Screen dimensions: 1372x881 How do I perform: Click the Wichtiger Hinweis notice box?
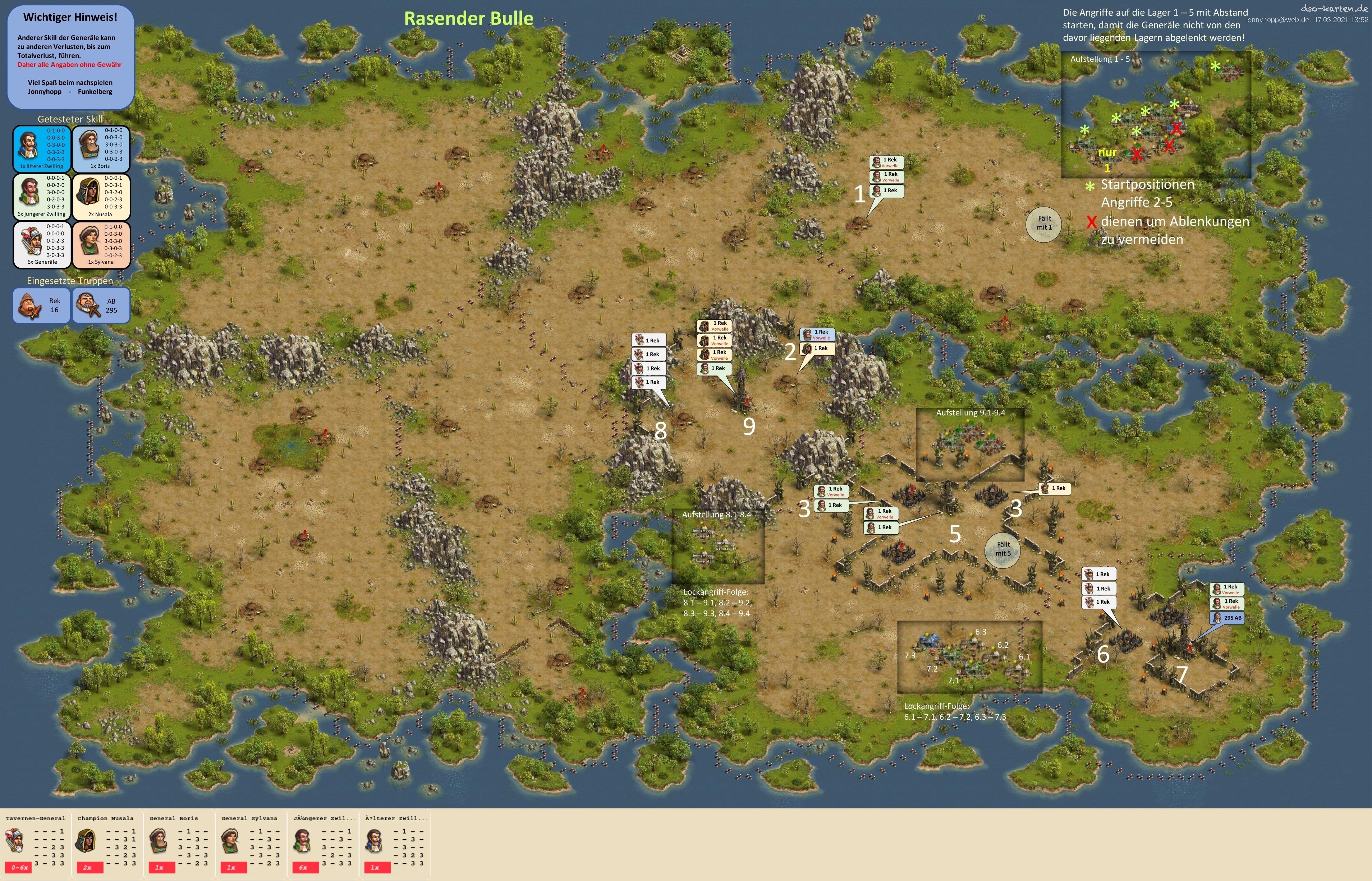click(70, 57)
